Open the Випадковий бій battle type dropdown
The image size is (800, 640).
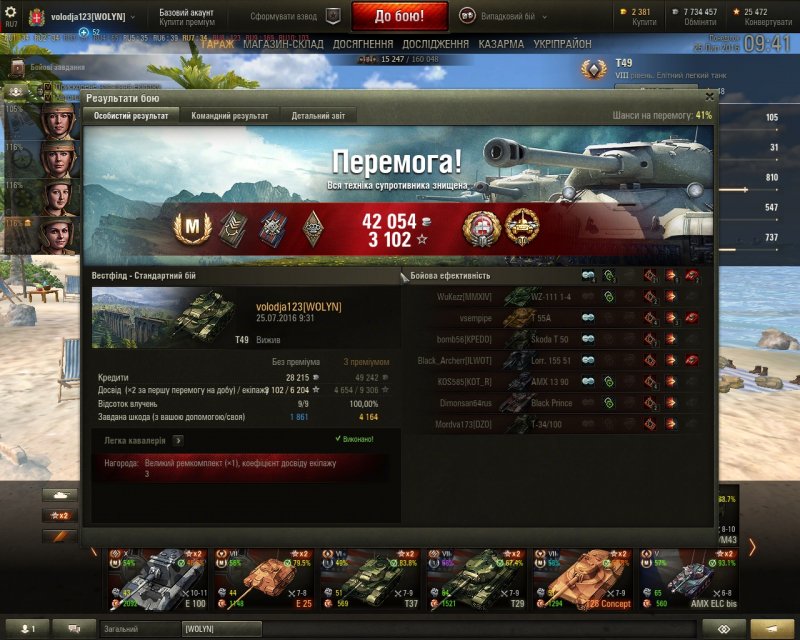pos(503,15)
